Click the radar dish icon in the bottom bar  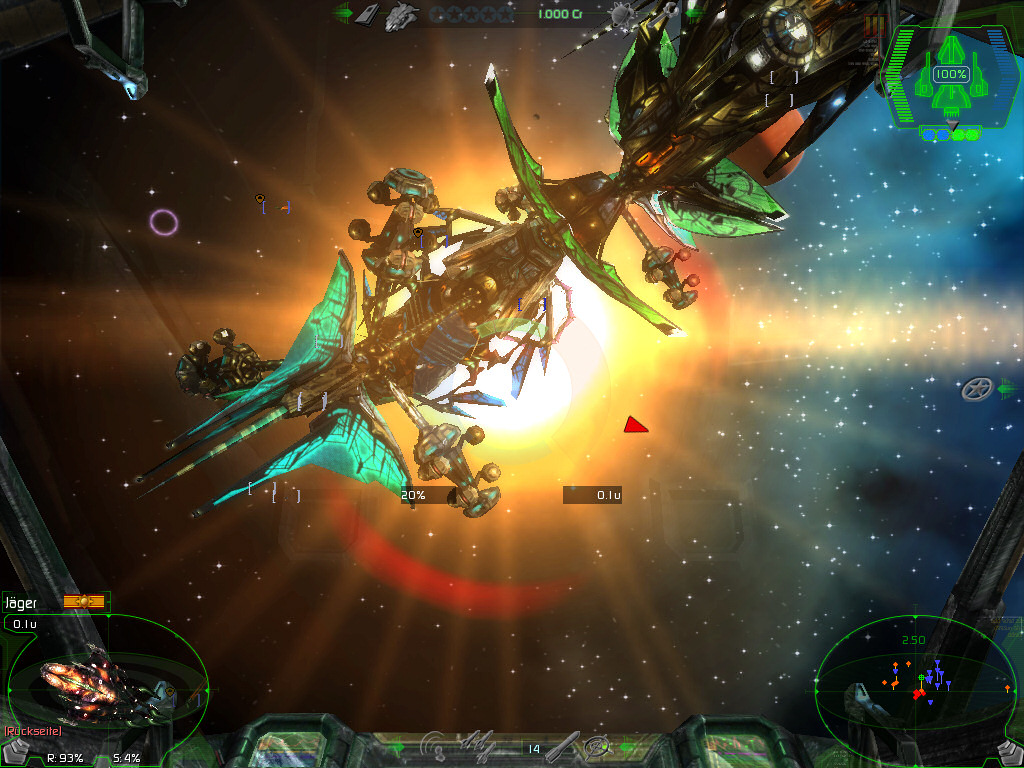[435, 745]
